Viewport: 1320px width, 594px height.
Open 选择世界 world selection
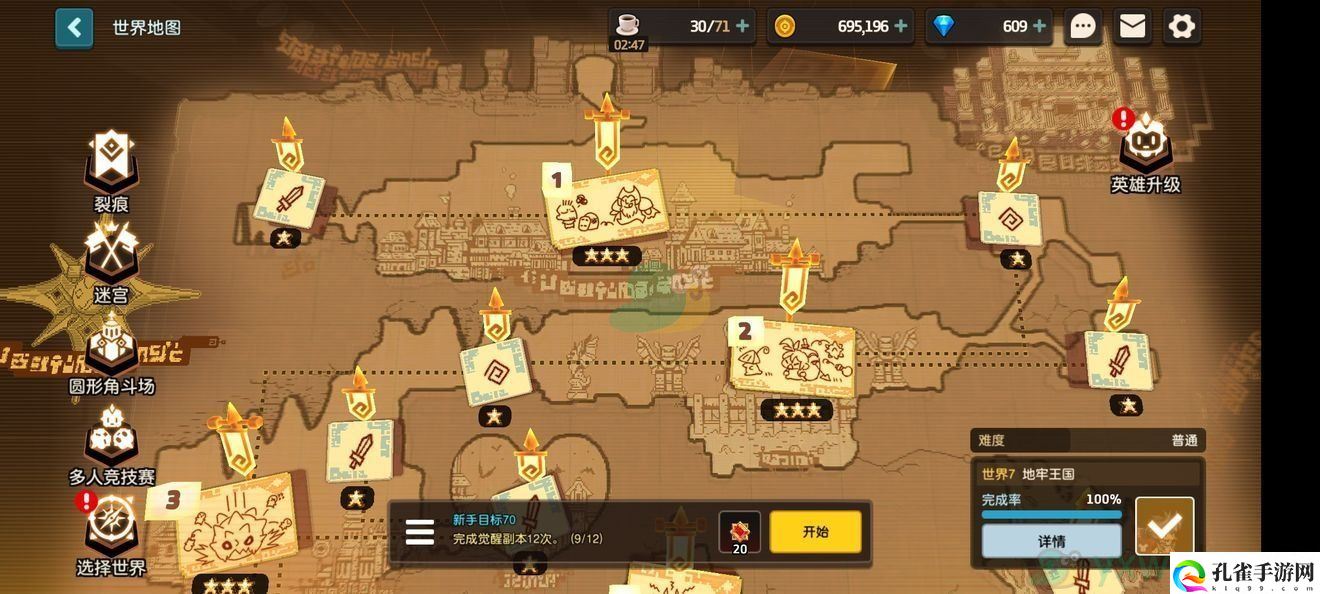(111, 528)
